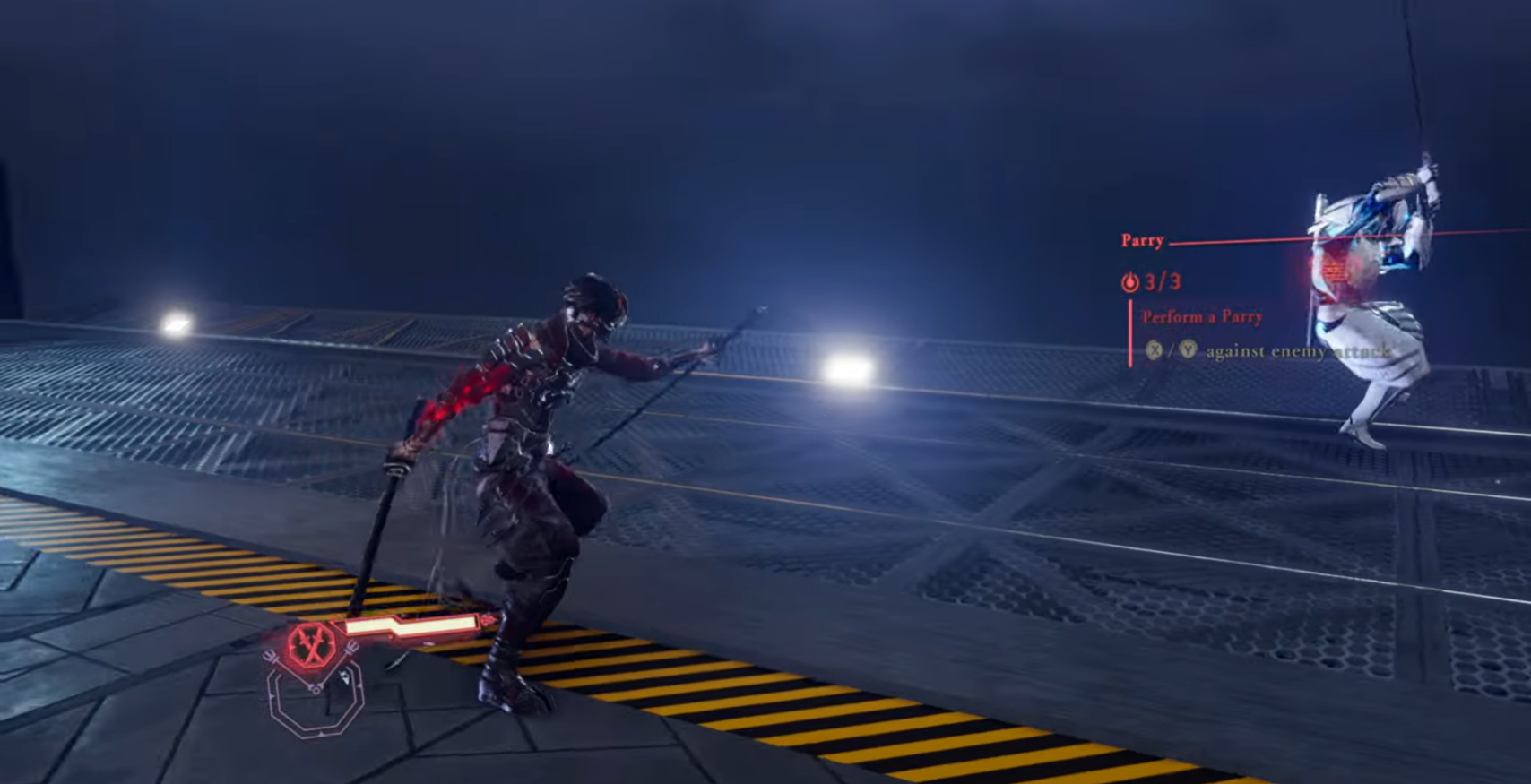Click the red diamond cap at the health bar's end
1531x784 pixels.
(489, 618)
